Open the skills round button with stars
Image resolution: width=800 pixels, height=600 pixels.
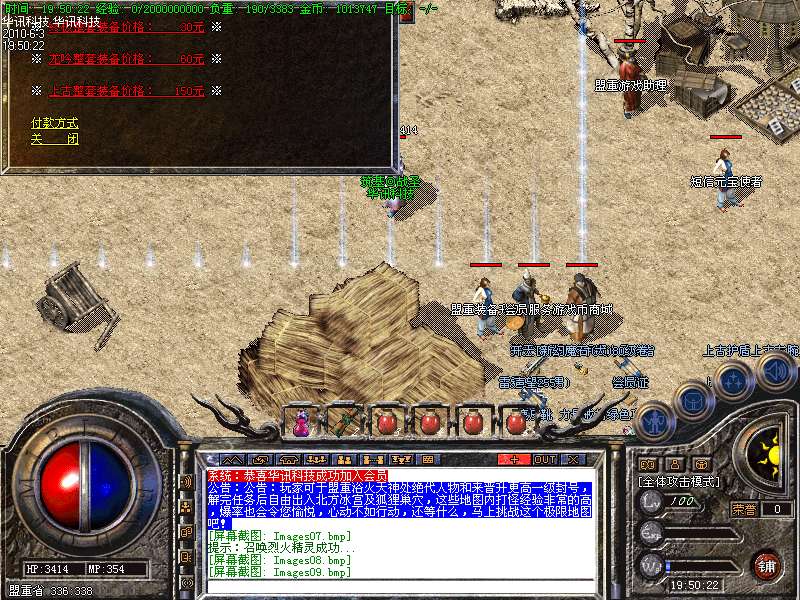[733, 381]
